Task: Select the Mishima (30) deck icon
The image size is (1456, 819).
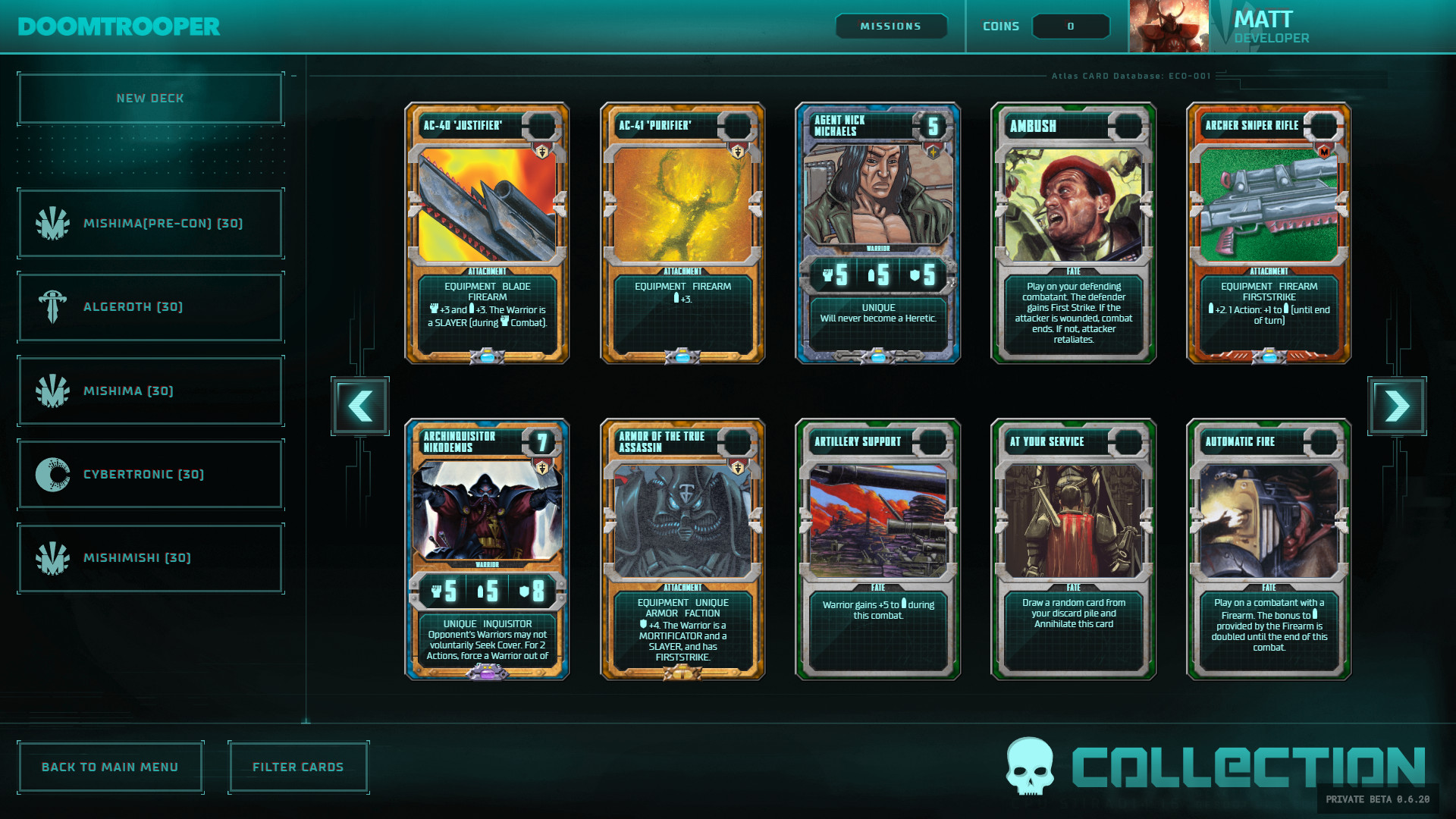Action: point(52,391)
